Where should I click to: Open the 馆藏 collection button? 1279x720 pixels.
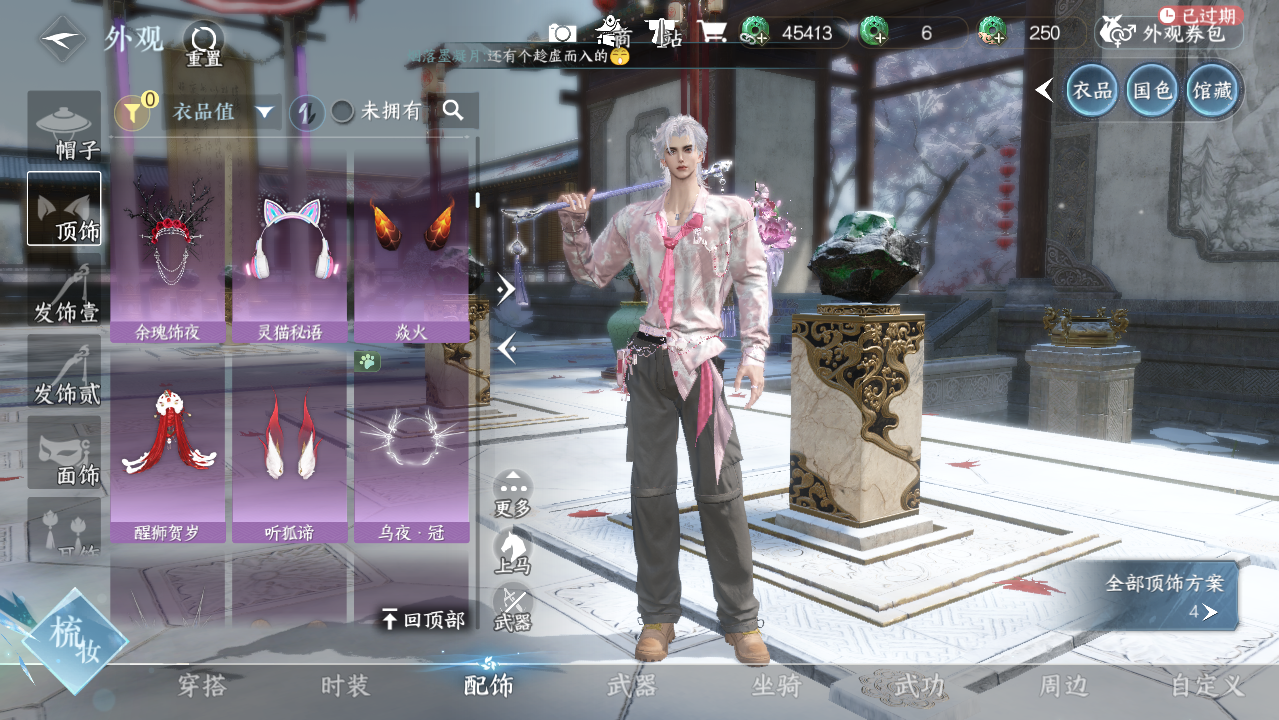click(1213, 91)
